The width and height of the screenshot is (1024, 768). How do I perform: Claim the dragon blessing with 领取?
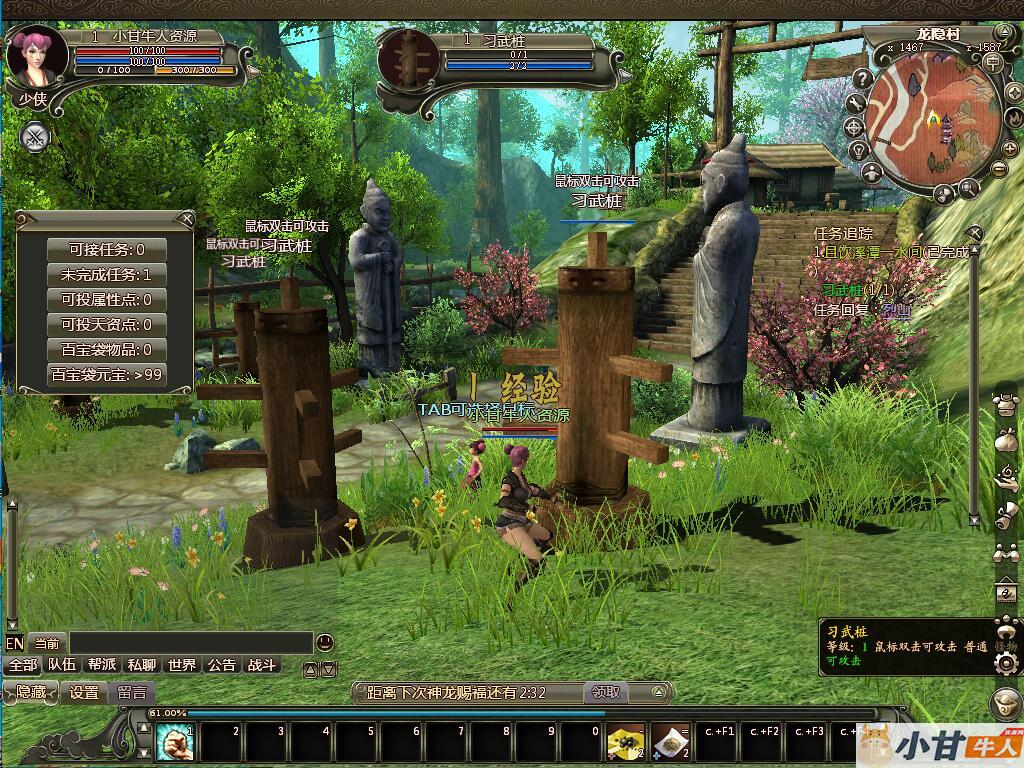pyautogui.click(x=605, y=691)
